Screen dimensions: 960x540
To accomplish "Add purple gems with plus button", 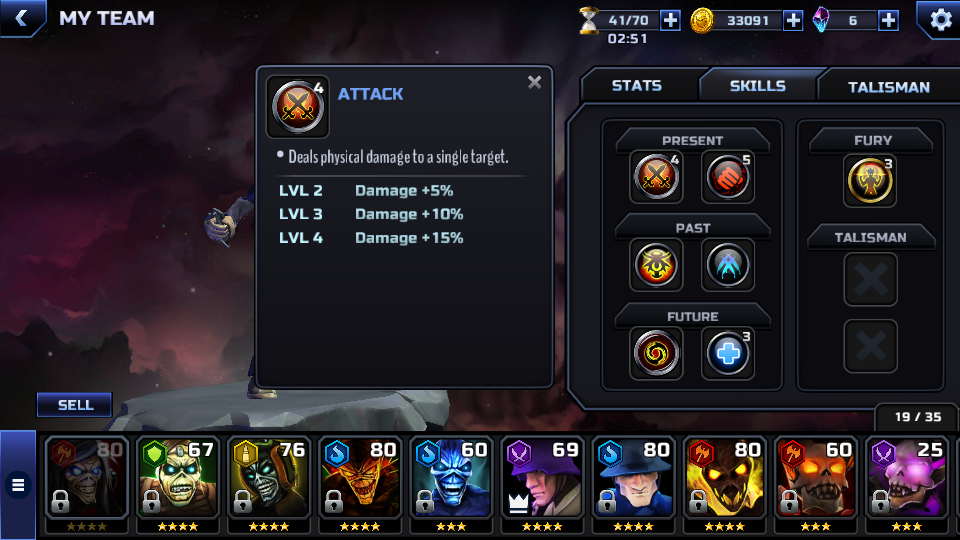I will click(x=888, y=20).
